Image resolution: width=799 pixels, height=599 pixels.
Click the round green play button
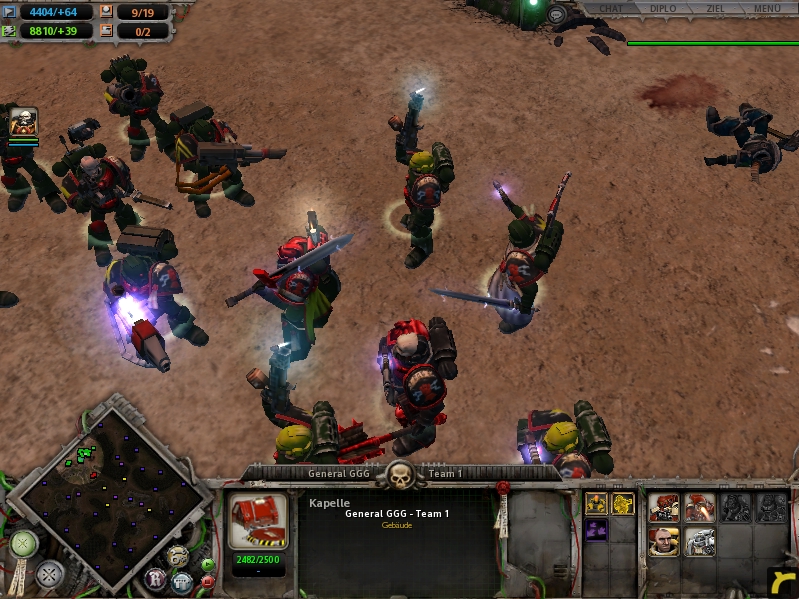pos(207,565)
